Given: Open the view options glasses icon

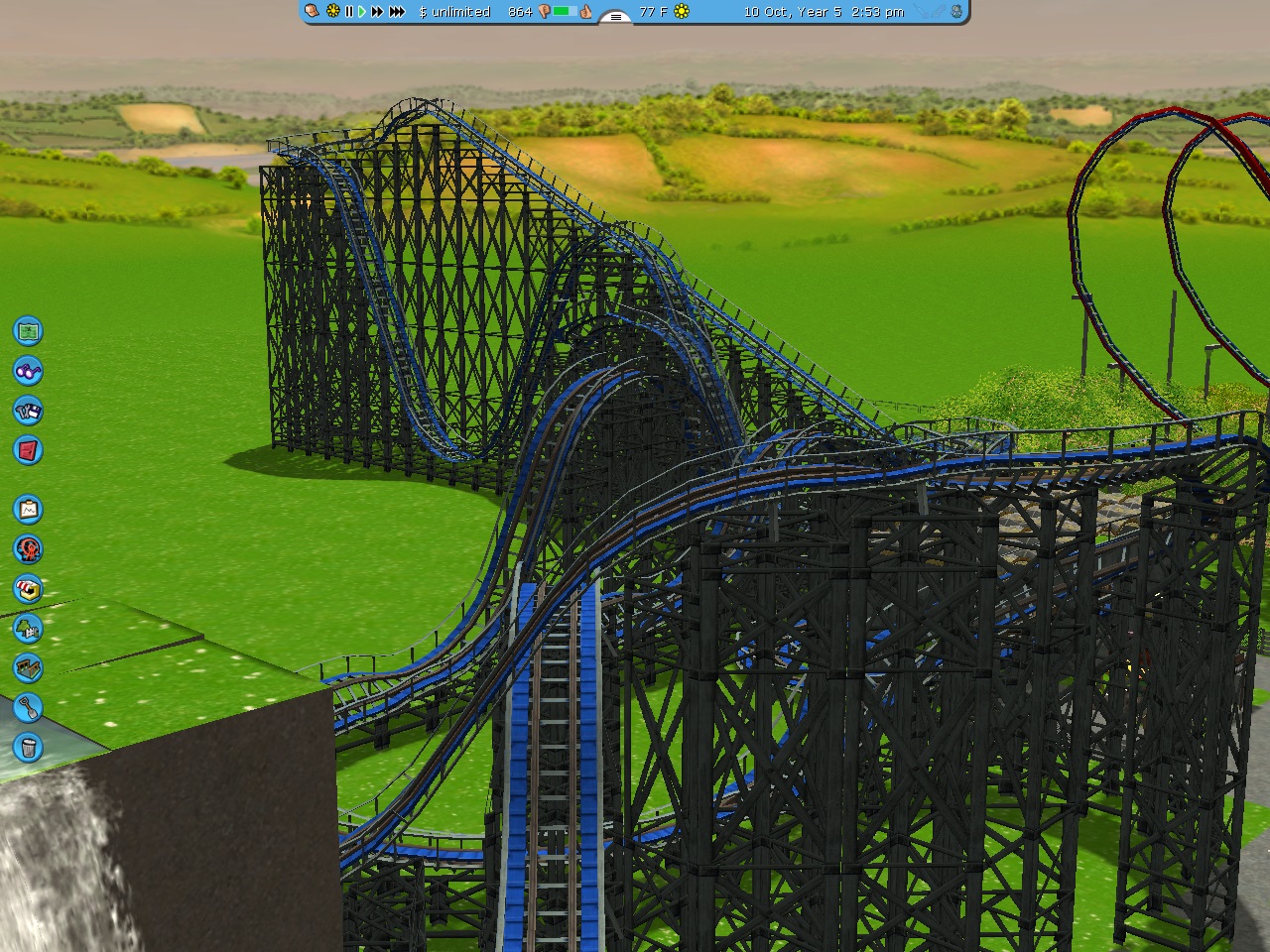Looking at the screenshot, I should pyautogui.click(x=29, y=370).
